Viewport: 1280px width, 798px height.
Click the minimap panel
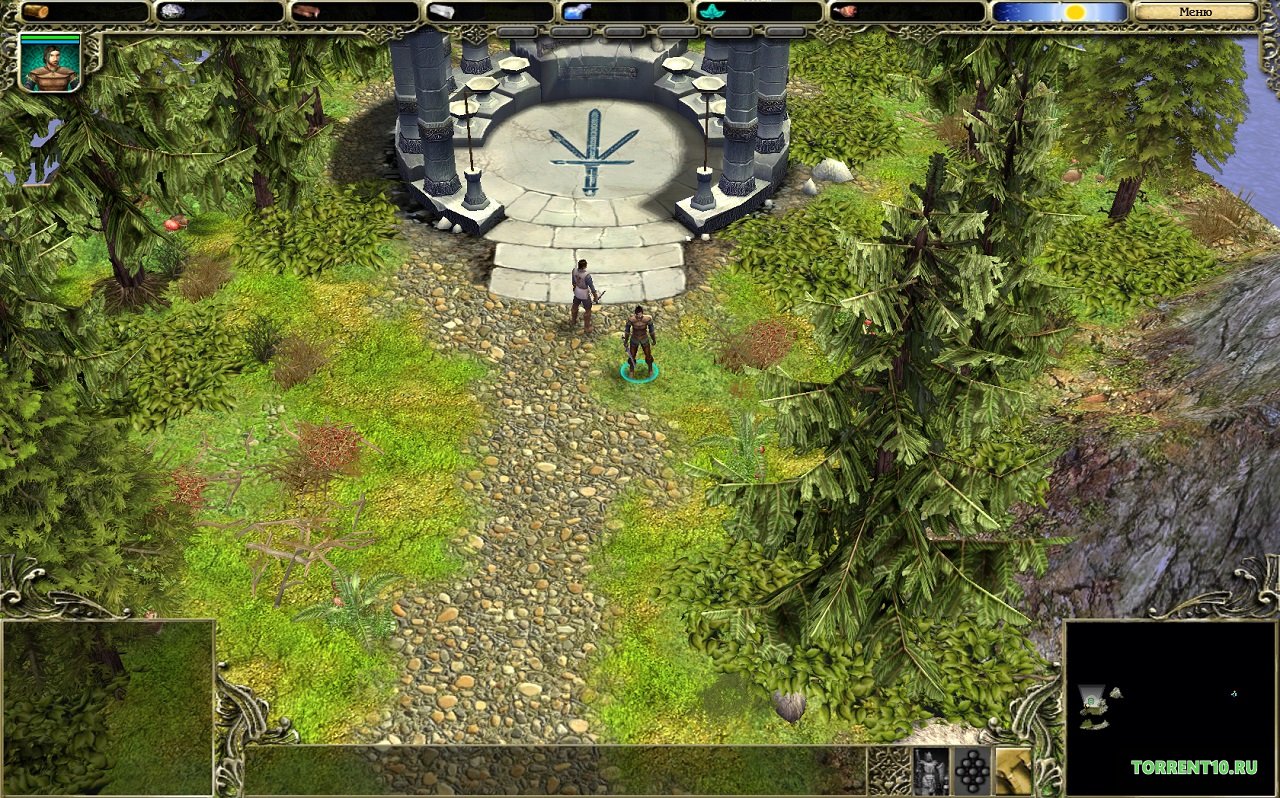pyautogui.click(x=1170, y=707)
